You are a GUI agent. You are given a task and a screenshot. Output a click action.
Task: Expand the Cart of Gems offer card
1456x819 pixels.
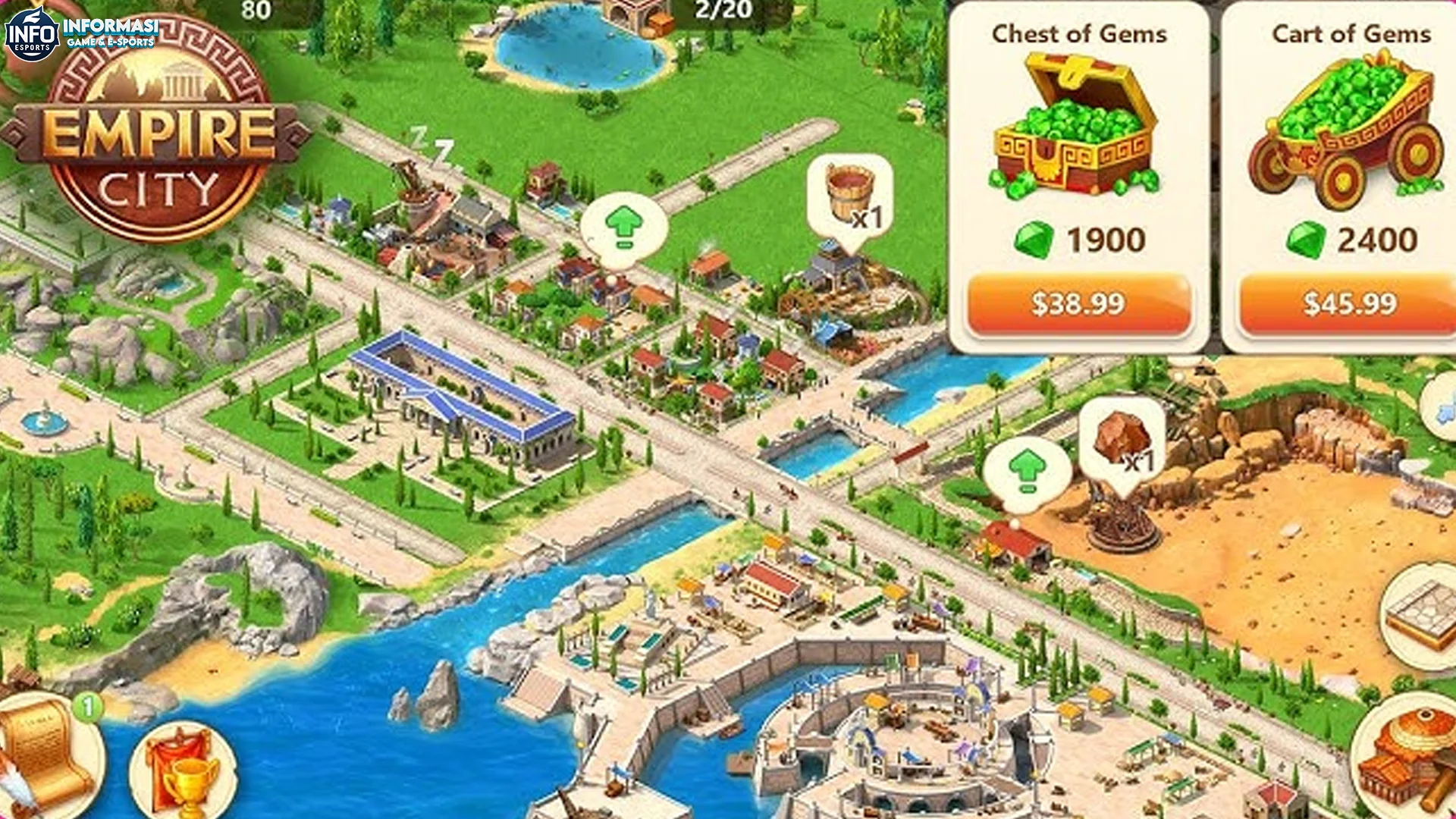pyautogui.click(x=1354, y=136)
